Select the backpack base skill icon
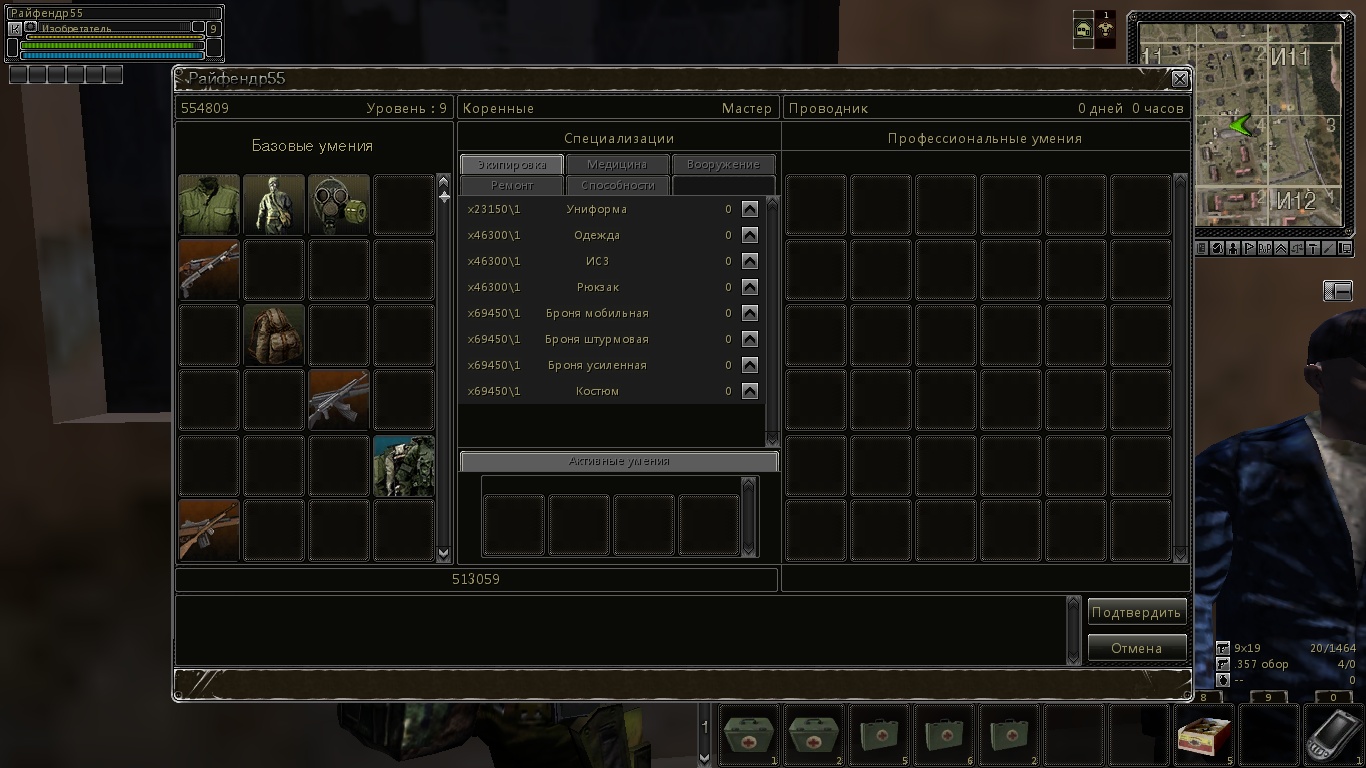Viewport: 1366px width, 768px height. coord(274,335)
